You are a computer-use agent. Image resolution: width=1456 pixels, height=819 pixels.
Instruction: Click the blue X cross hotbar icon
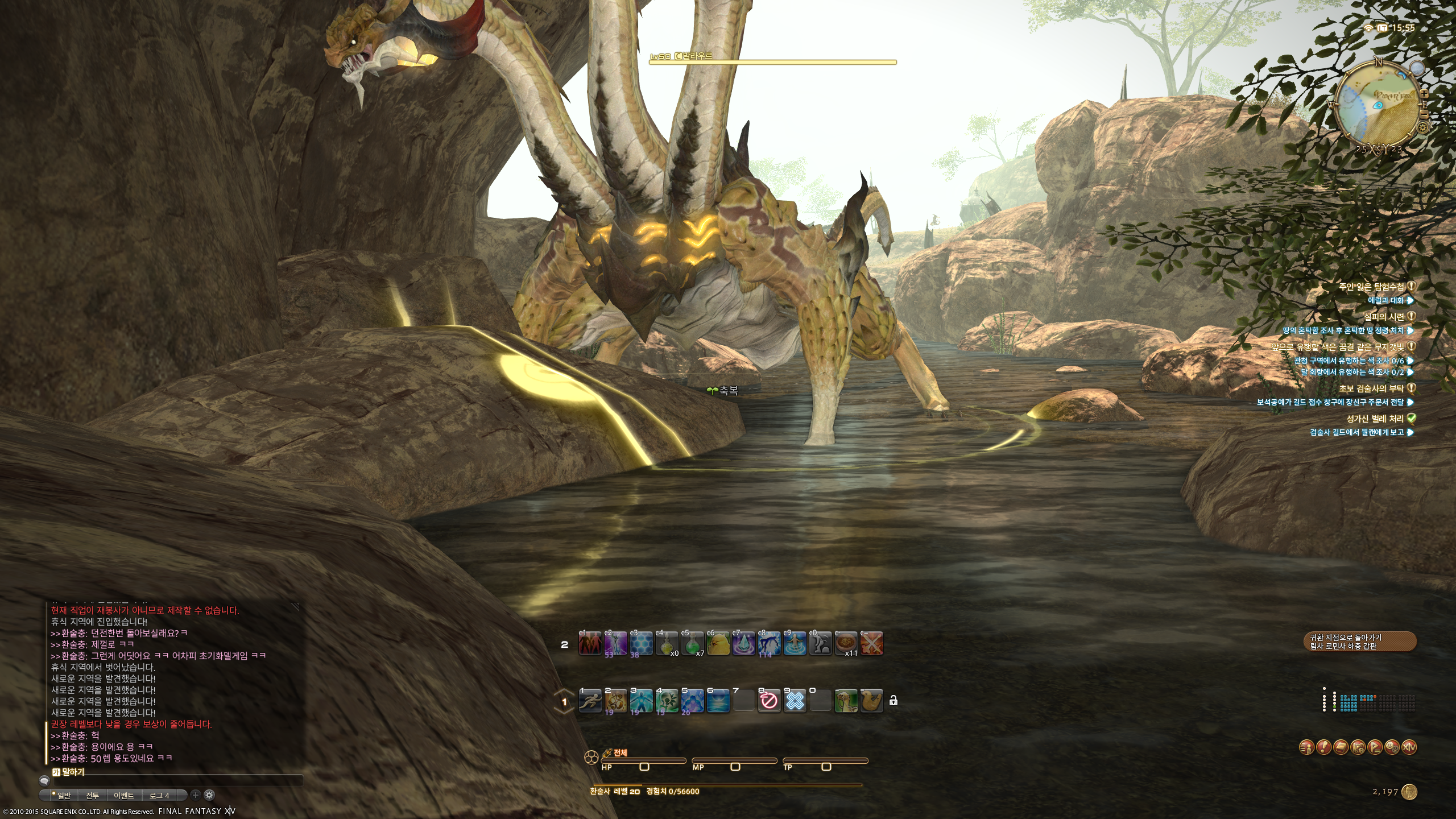(x=795, y=701)
